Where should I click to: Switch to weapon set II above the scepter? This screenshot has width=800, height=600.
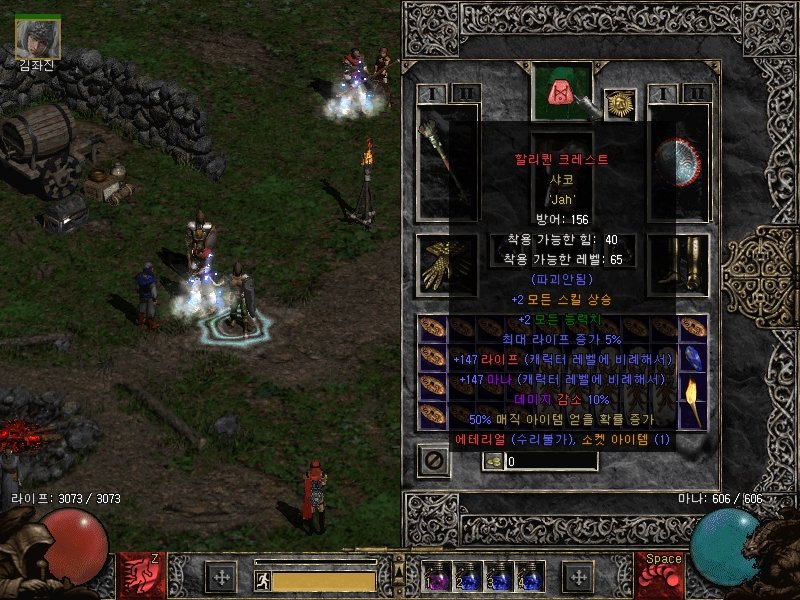465,94
